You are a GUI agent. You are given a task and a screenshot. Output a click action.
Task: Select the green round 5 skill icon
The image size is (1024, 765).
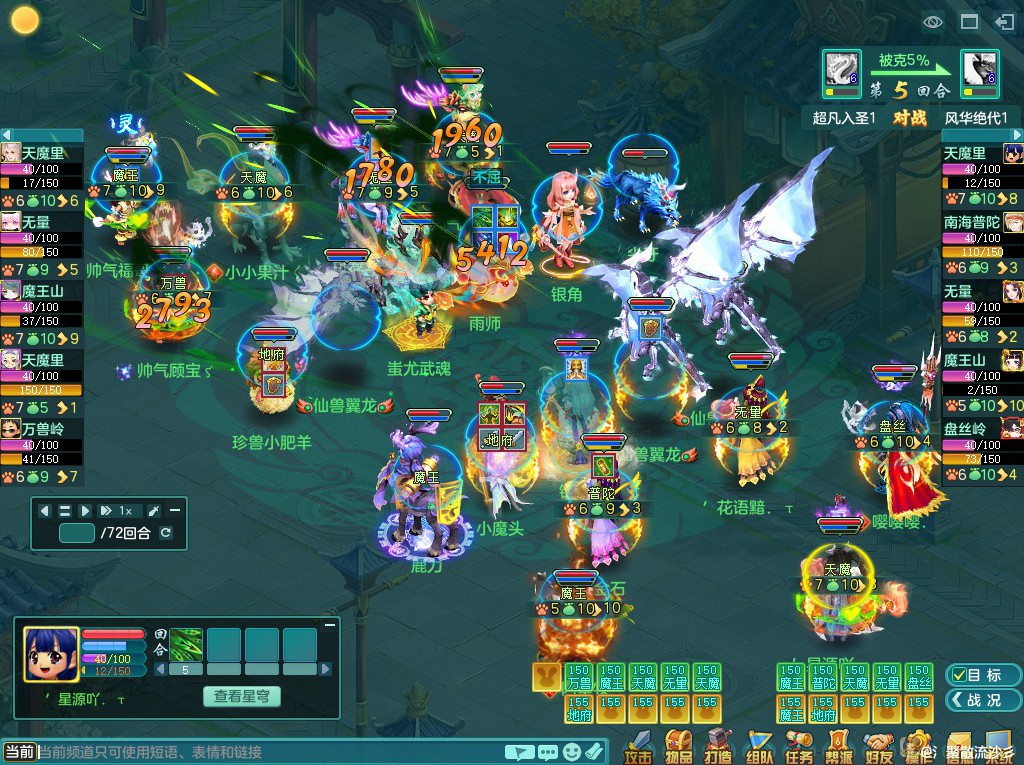pyautogui.click(x=186, y=643)
